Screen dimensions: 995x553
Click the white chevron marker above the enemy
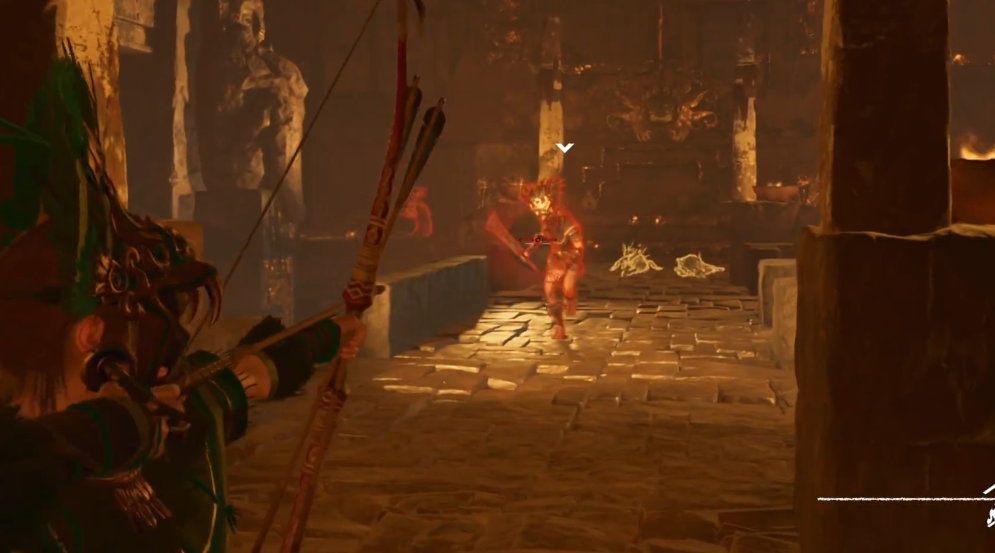click(565, 148)
